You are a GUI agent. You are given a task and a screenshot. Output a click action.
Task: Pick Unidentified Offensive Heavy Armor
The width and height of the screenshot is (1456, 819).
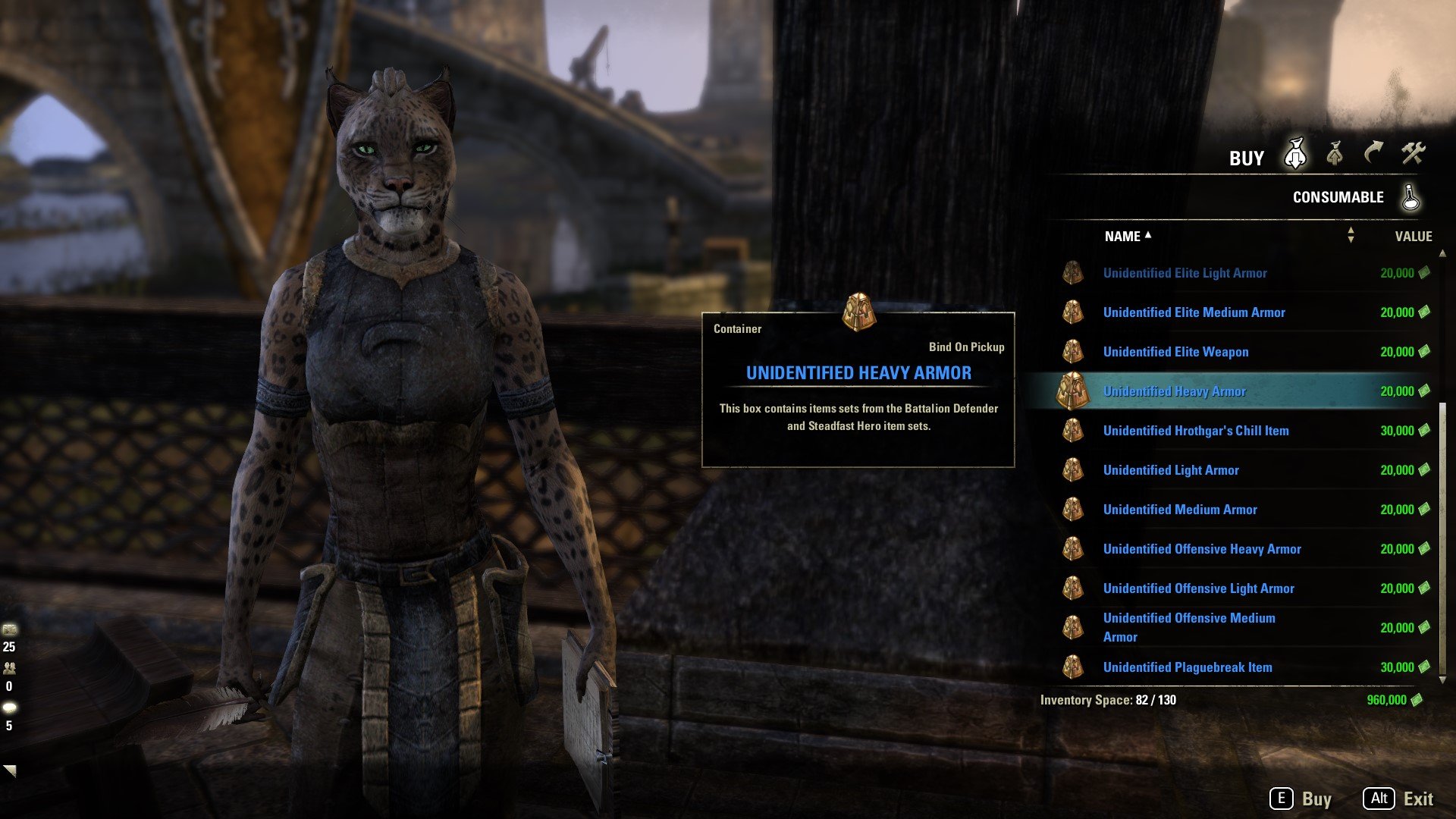[x=1202, y=549]
